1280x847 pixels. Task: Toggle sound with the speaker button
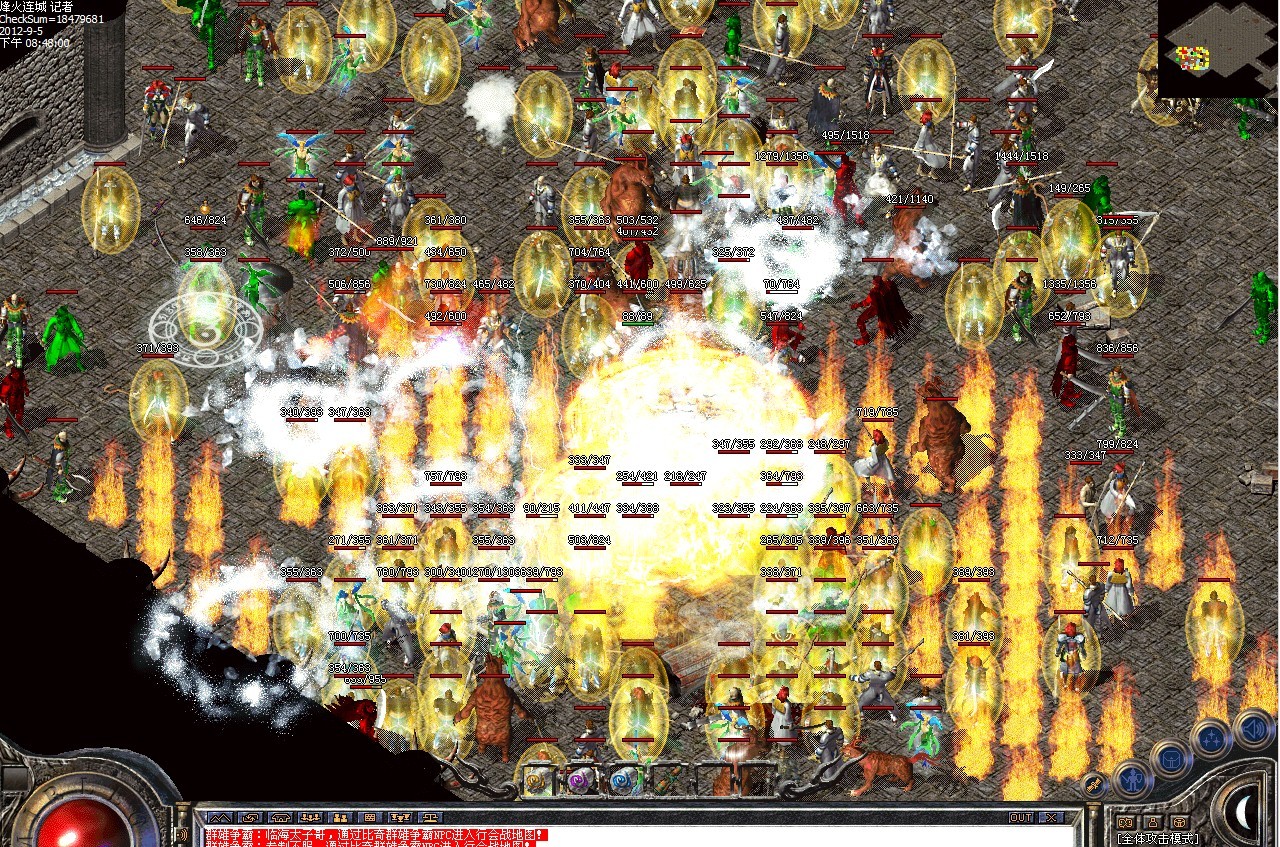click(x=1252, y=727)
